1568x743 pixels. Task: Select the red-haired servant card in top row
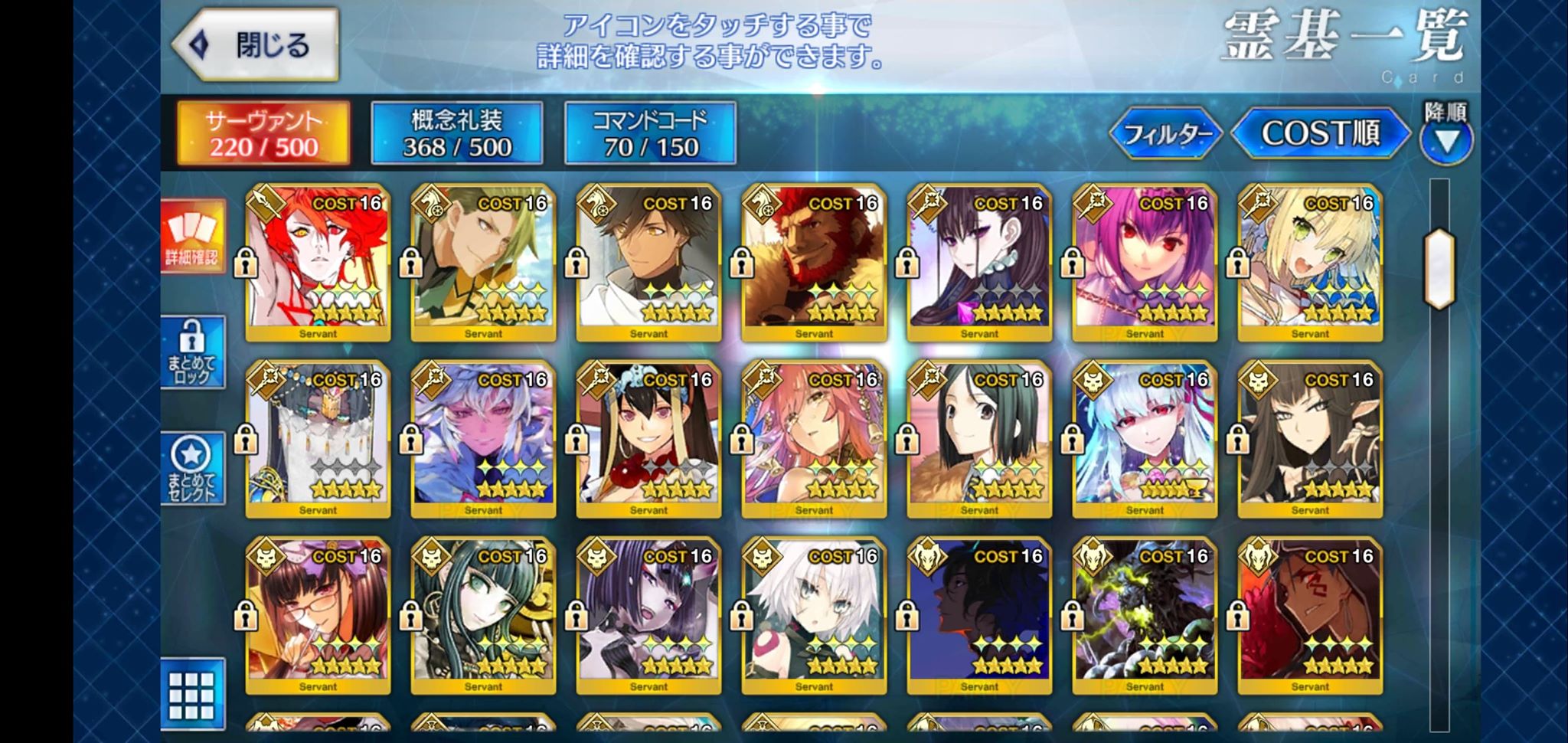pyautogui.click(x=318, y=262)
